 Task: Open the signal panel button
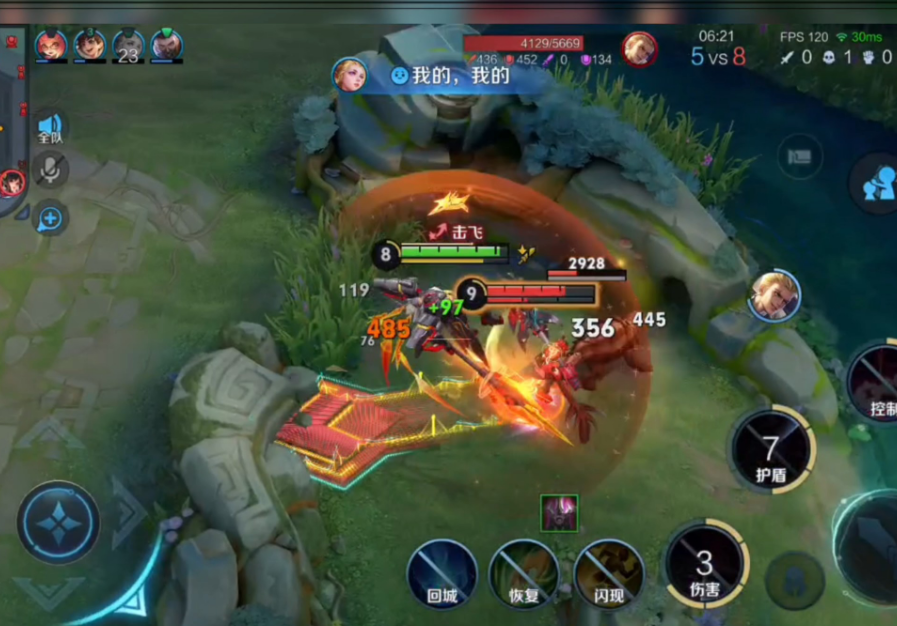click(799, 157)
